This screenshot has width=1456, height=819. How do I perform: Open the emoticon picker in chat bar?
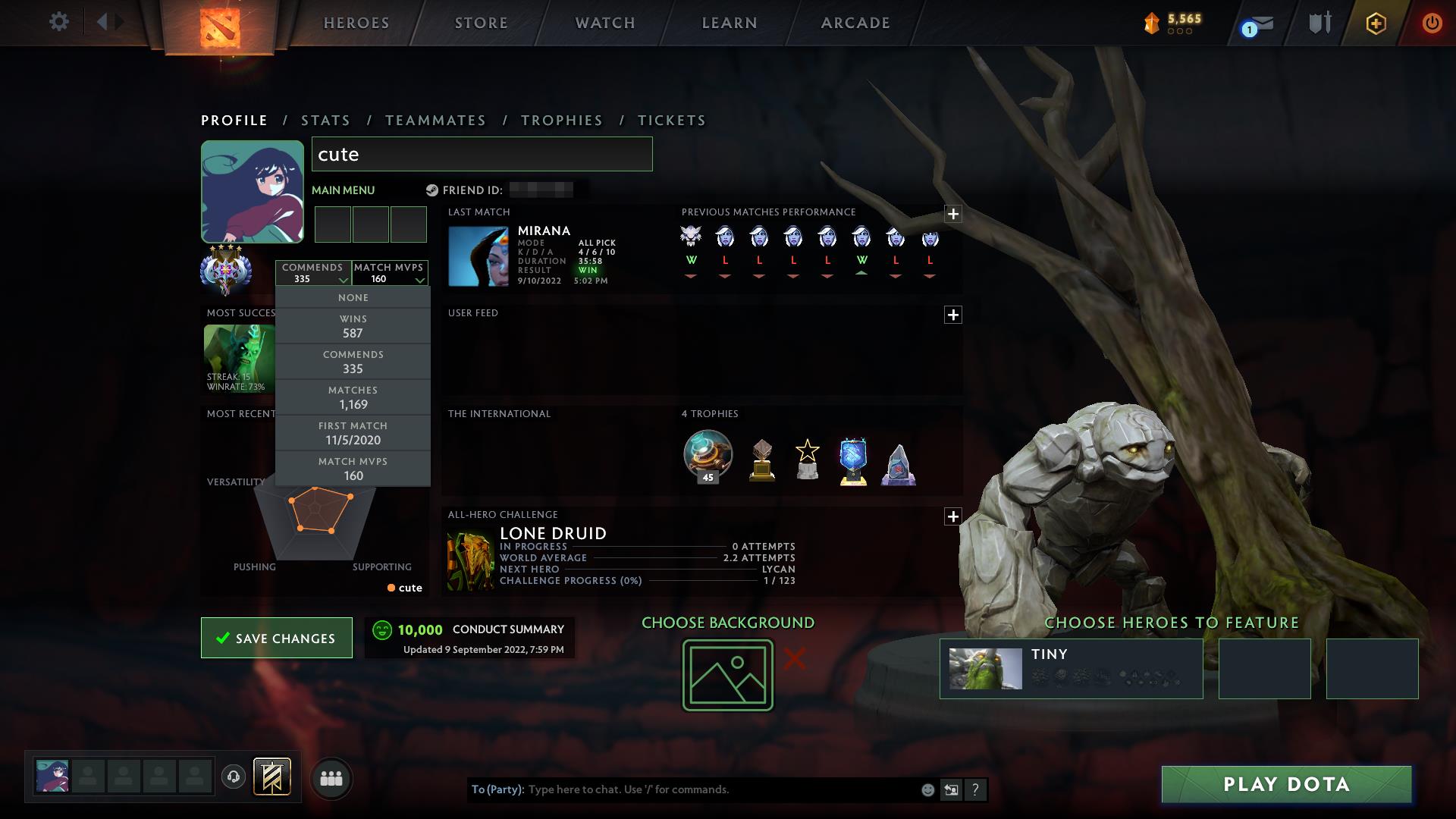coord(927,789)
